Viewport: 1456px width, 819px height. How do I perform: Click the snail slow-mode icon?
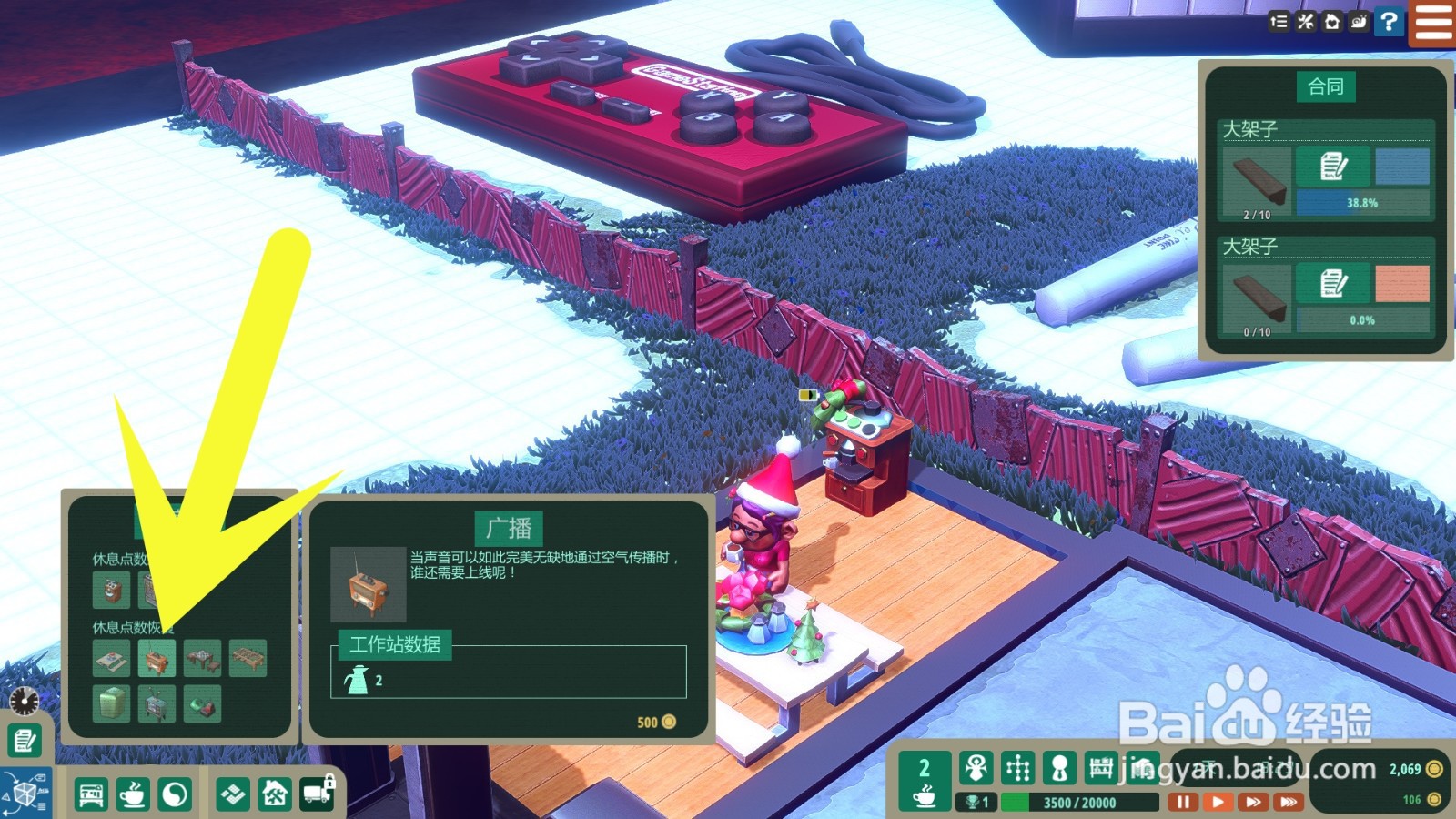point(1360,21)
